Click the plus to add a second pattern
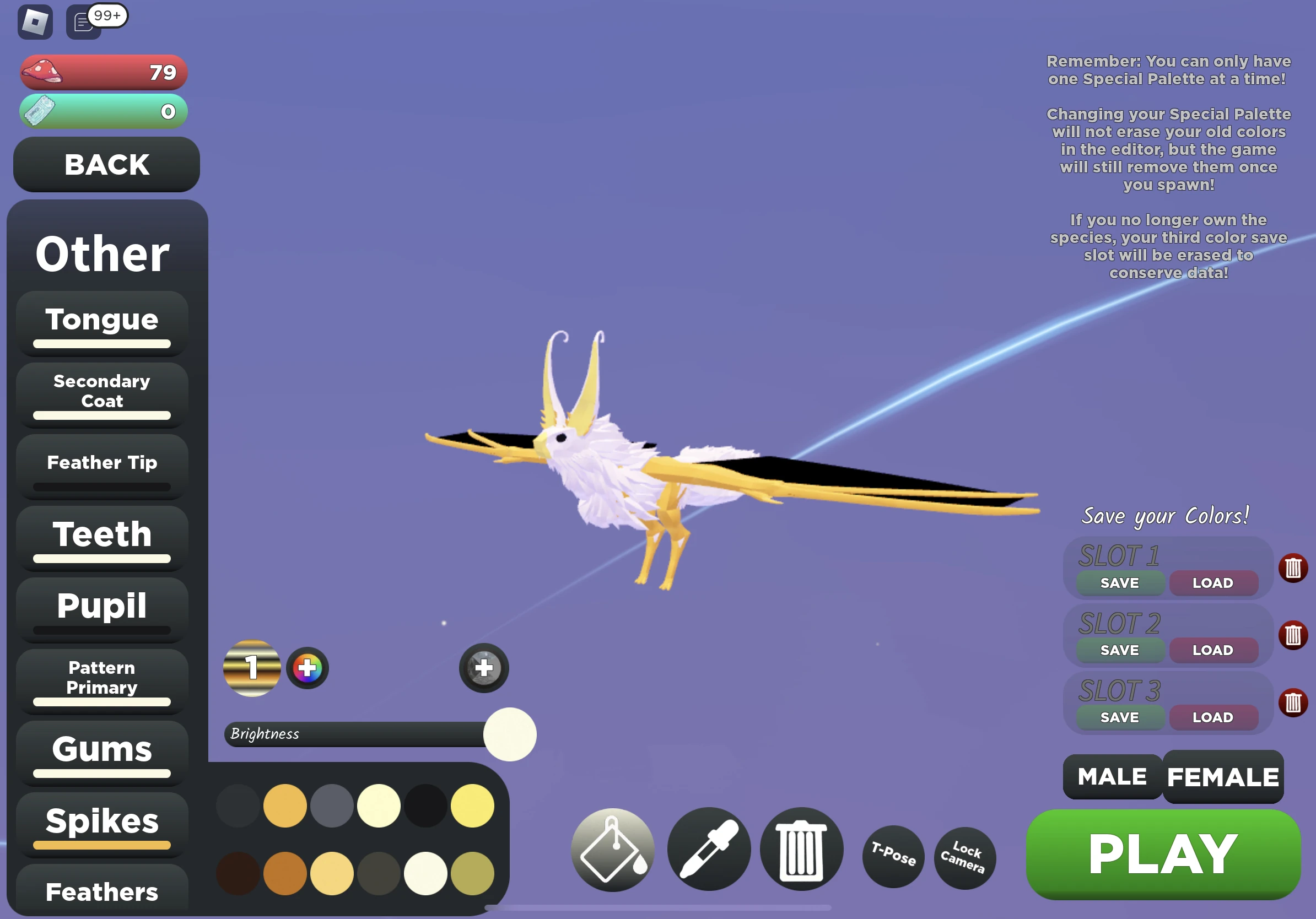Viewport: 1316px width, 919px height. coord(483,667)
